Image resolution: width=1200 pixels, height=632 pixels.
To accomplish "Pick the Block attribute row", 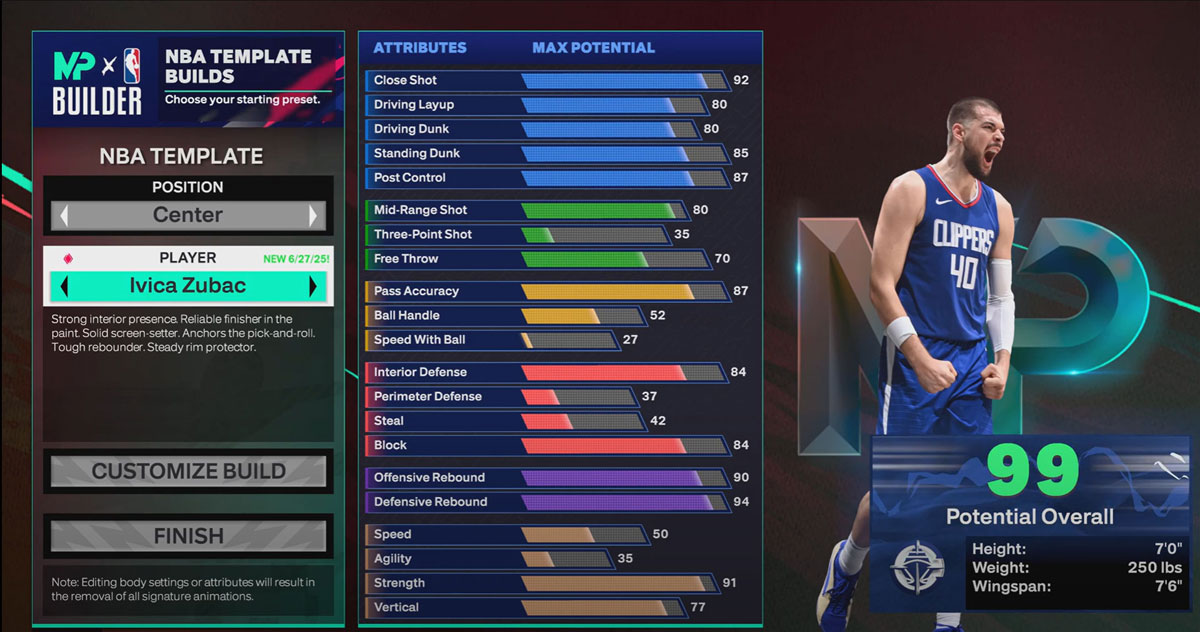I will pyautogui.click(x=545, y=445).
